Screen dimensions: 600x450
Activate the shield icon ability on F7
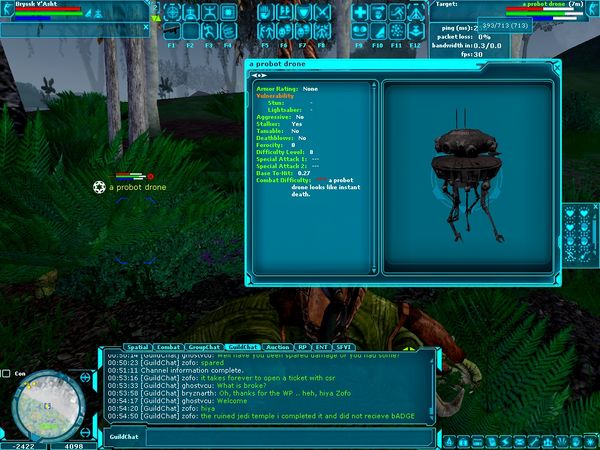coord(304,13)
